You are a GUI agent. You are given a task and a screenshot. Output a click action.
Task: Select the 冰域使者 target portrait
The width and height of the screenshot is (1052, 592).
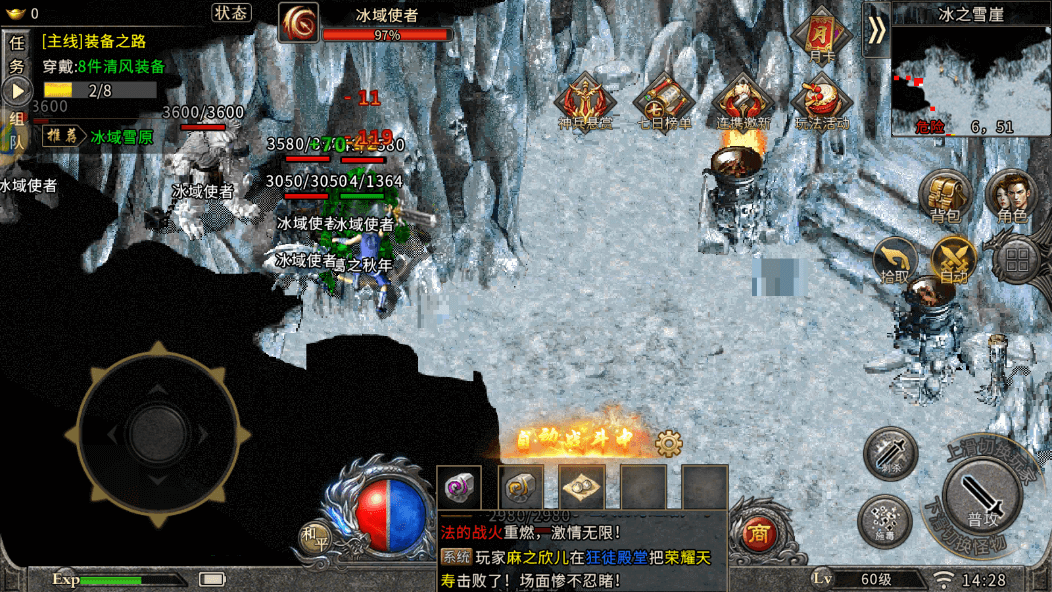[x=298, y=23]
